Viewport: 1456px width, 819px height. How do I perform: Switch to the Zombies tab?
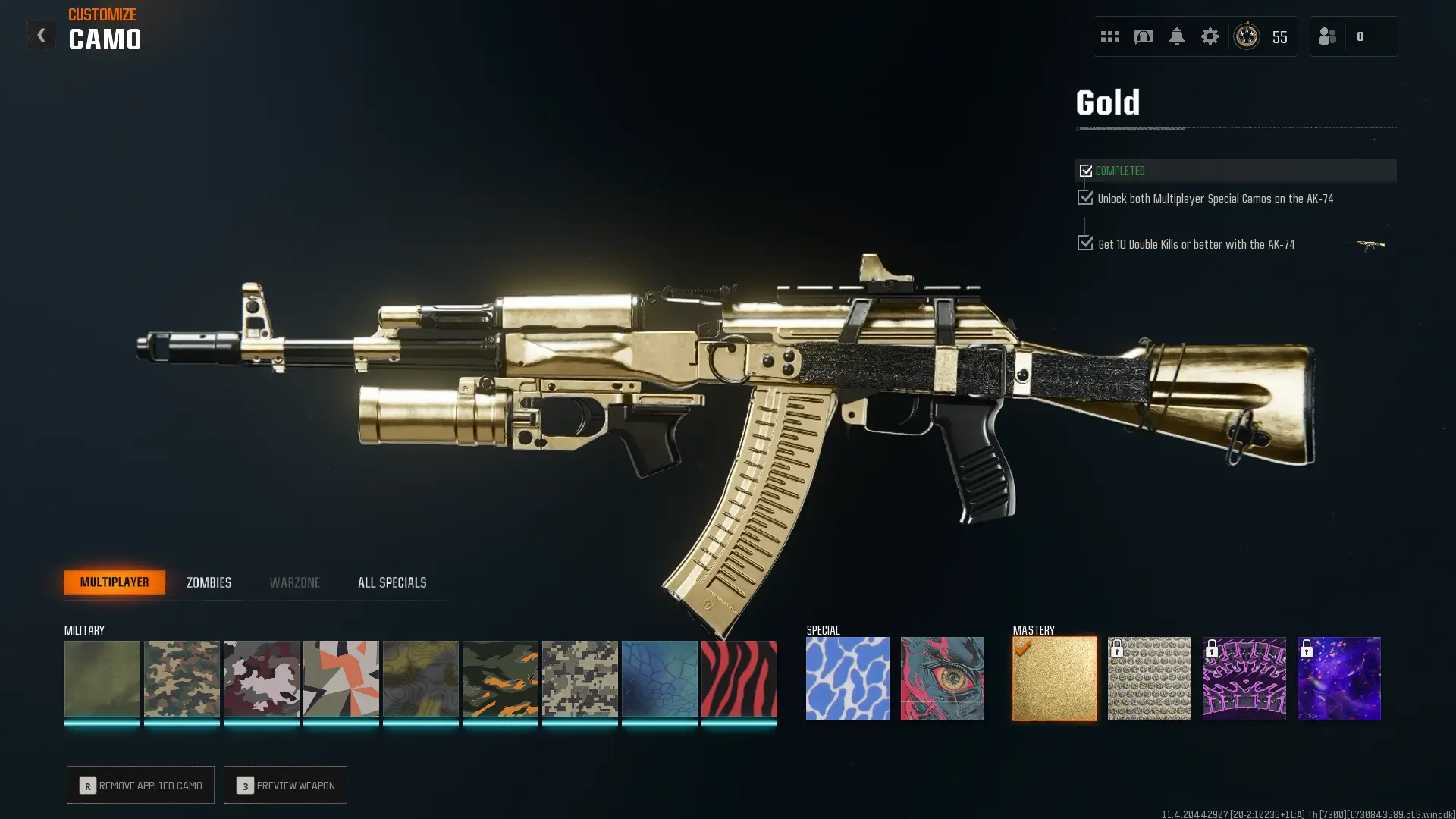pos(208,582)
